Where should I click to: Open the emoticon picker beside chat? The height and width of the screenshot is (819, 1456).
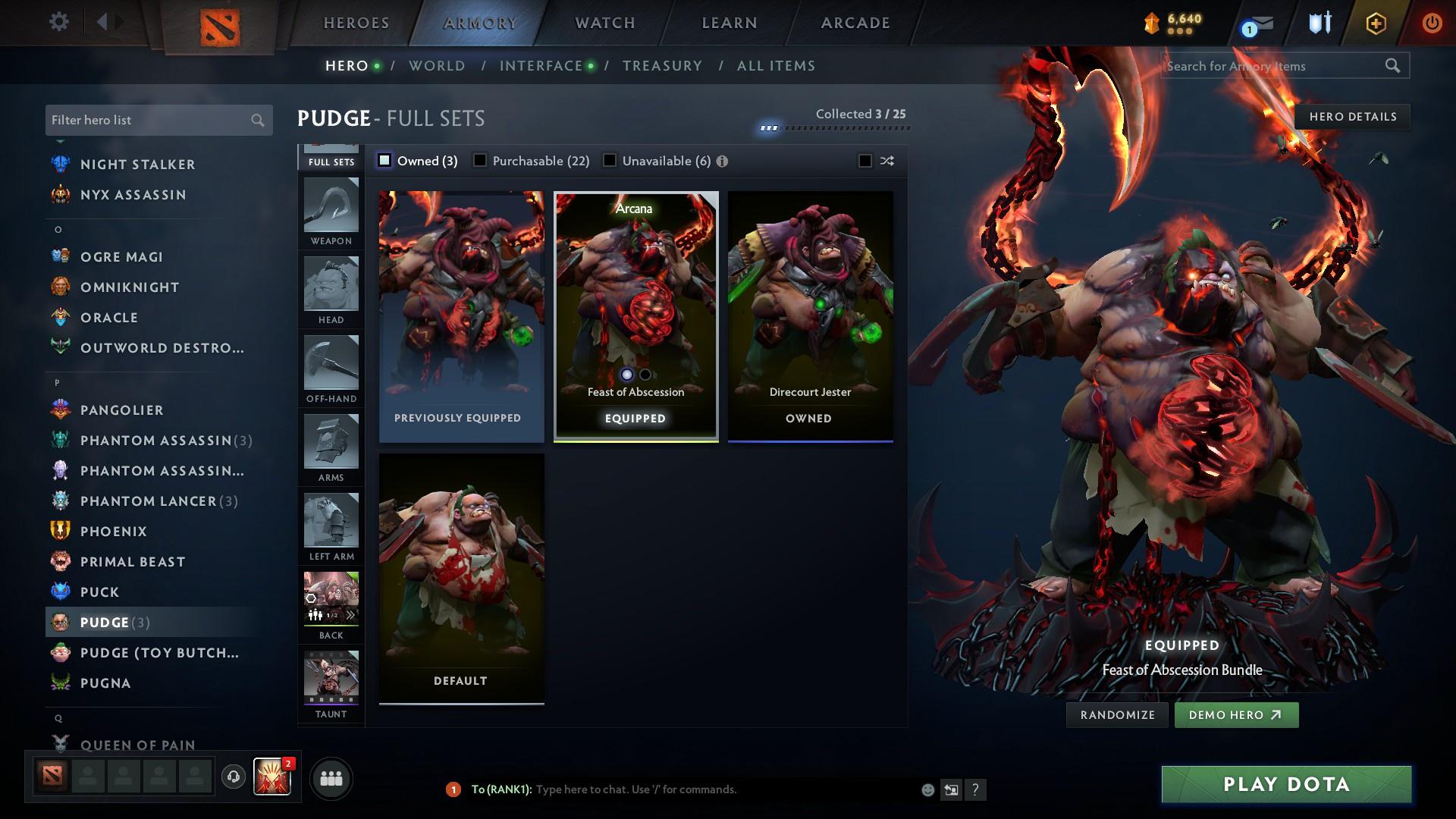(927, 789)
